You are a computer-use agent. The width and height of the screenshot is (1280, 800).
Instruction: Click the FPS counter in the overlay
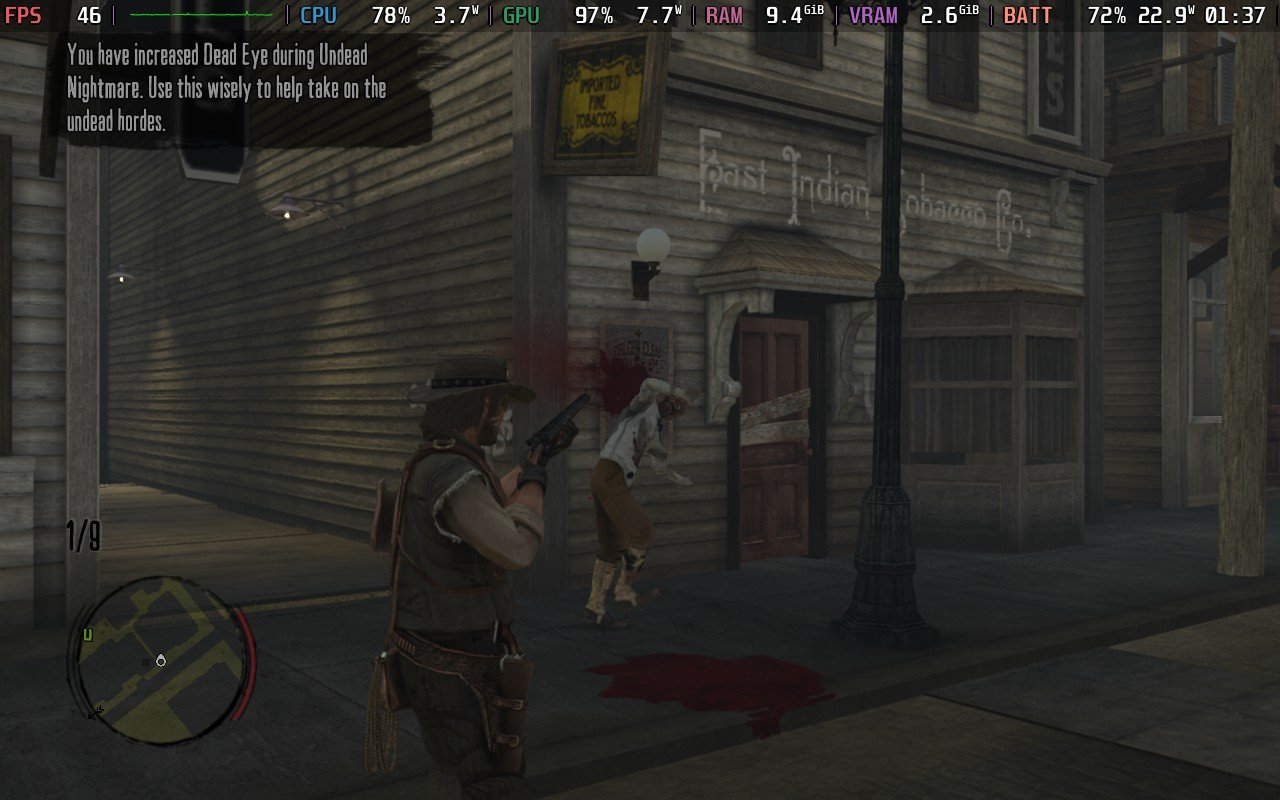[x=25, y=15]
